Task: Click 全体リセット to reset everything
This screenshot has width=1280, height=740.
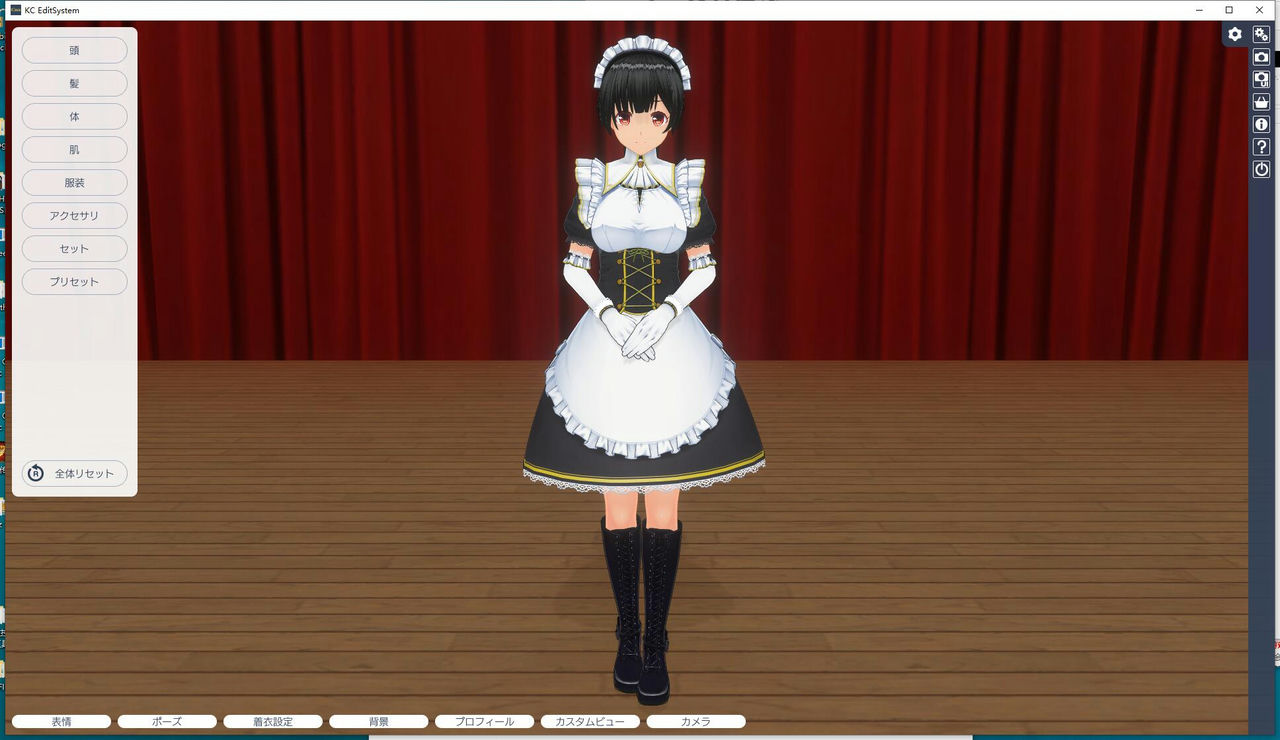Action: click(74, 473)
